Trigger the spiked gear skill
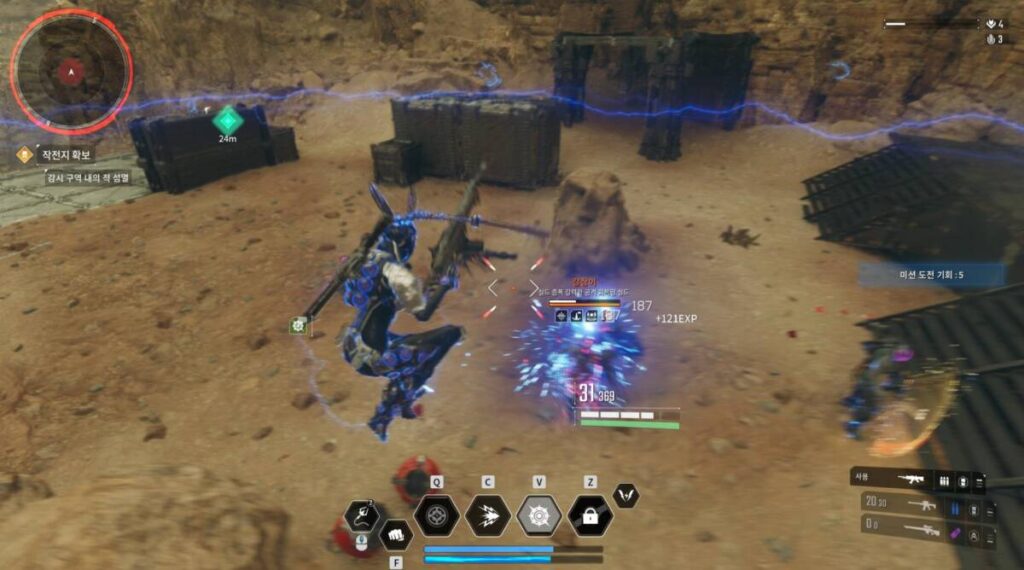The width and height of the screenshot is (1024, 570). click(x=539, y=515)
